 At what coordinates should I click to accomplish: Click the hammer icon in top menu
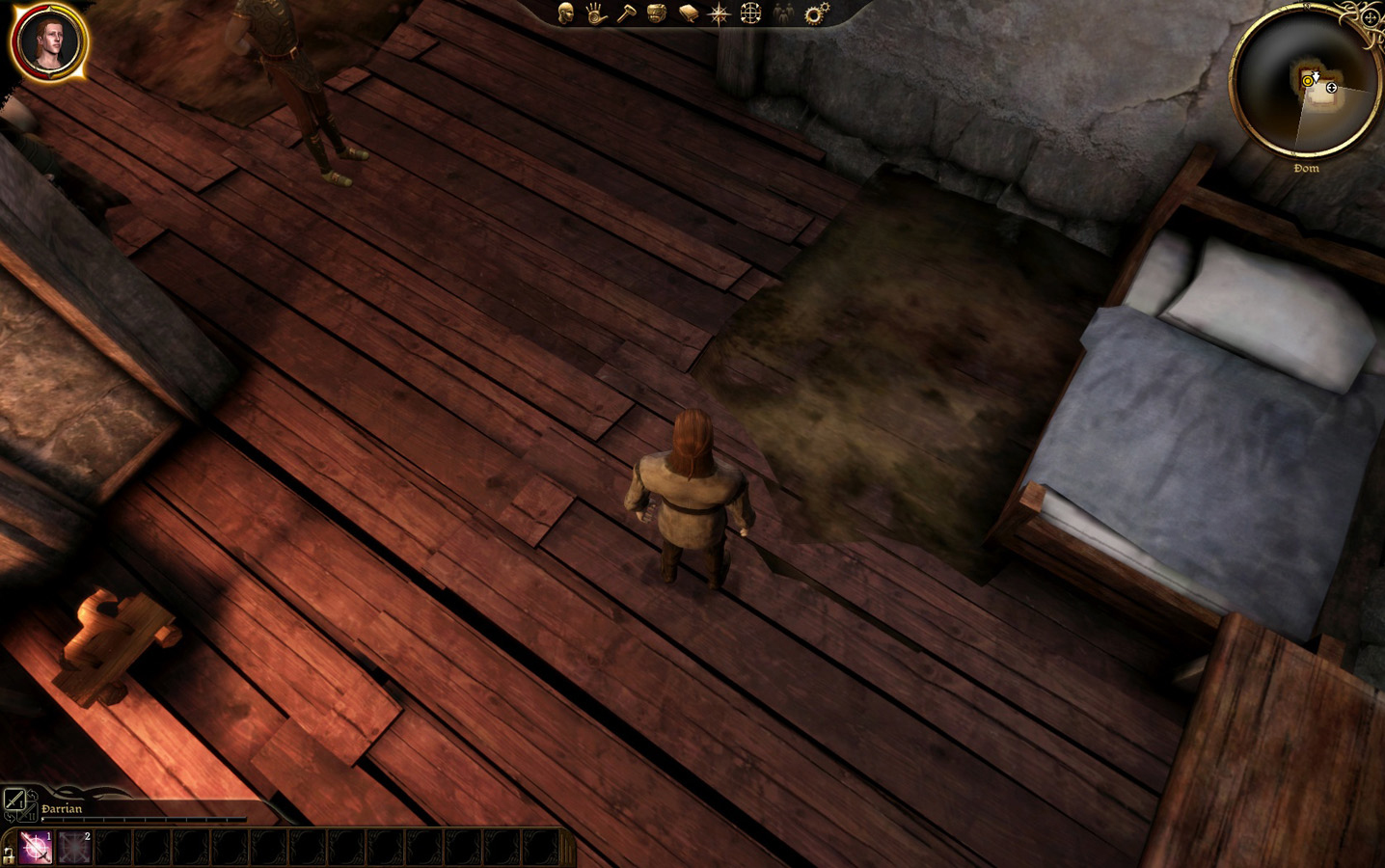(626, 14)
